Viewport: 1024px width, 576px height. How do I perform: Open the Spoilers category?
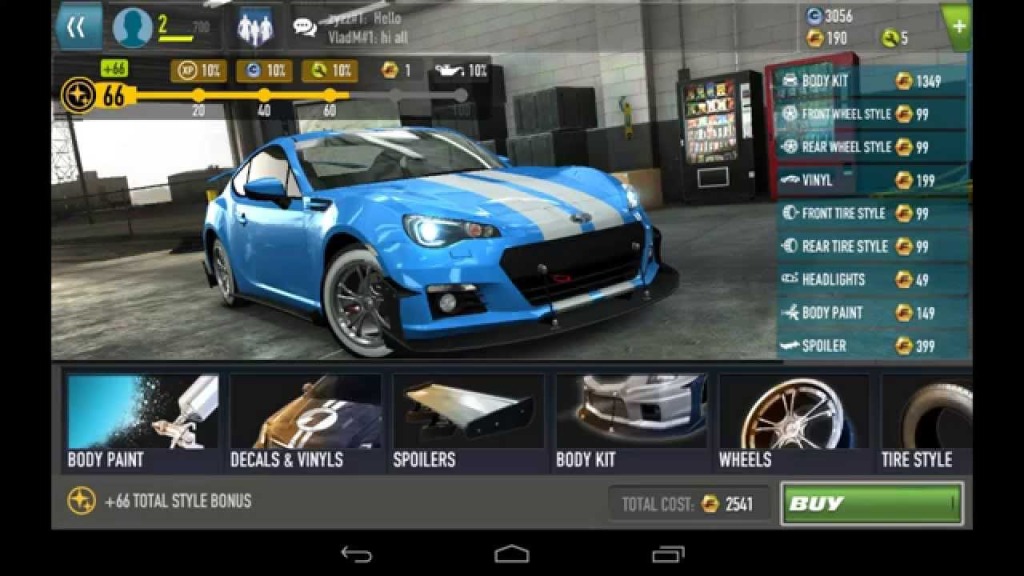(x=468, y=422)
